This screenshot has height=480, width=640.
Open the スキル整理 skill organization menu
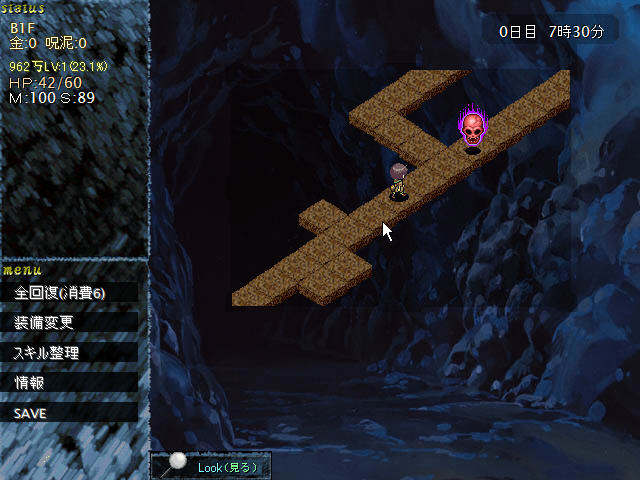click(68, 352)
